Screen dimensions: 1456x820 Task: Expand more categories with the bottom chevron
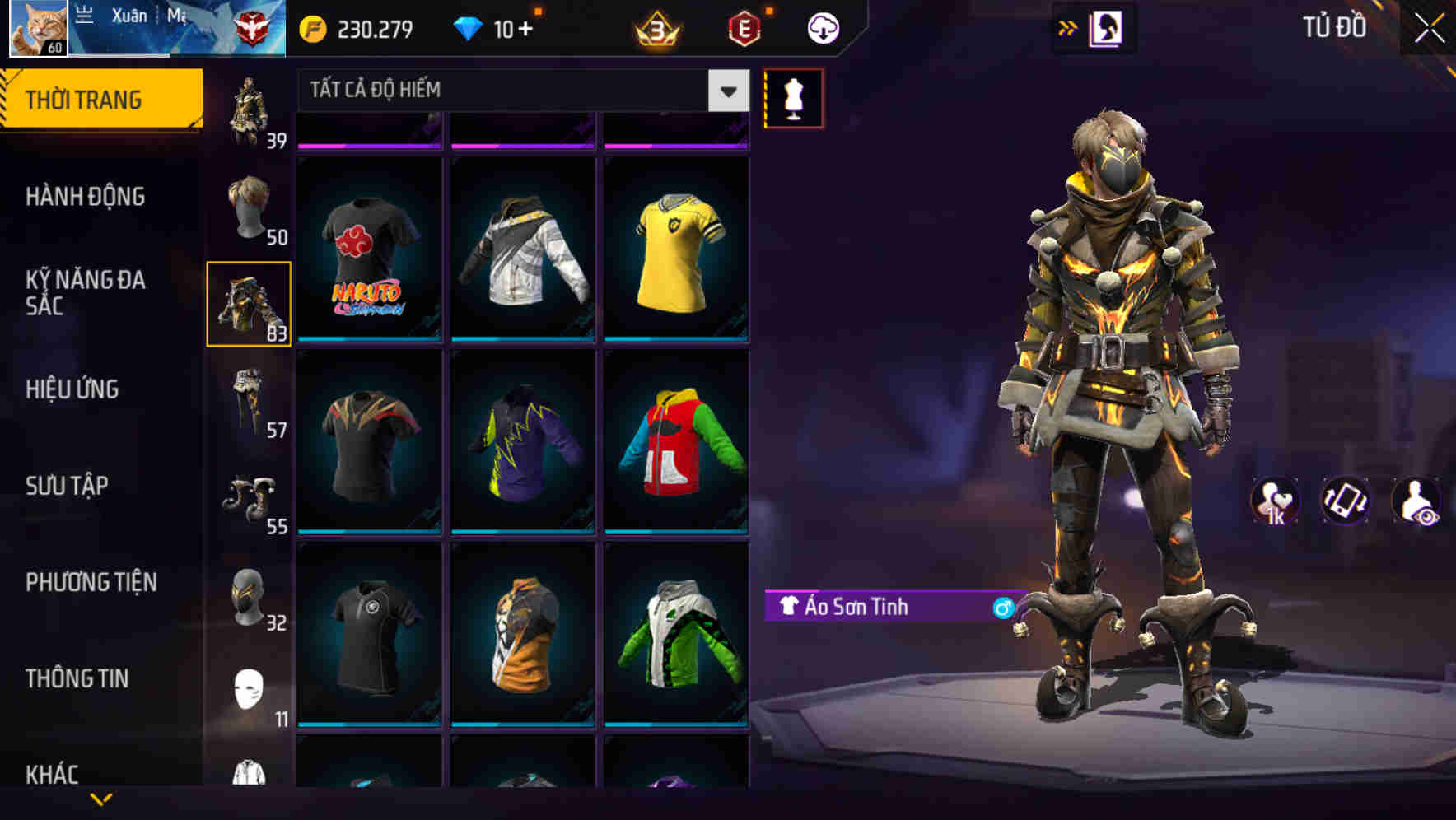tap(101, 800)
